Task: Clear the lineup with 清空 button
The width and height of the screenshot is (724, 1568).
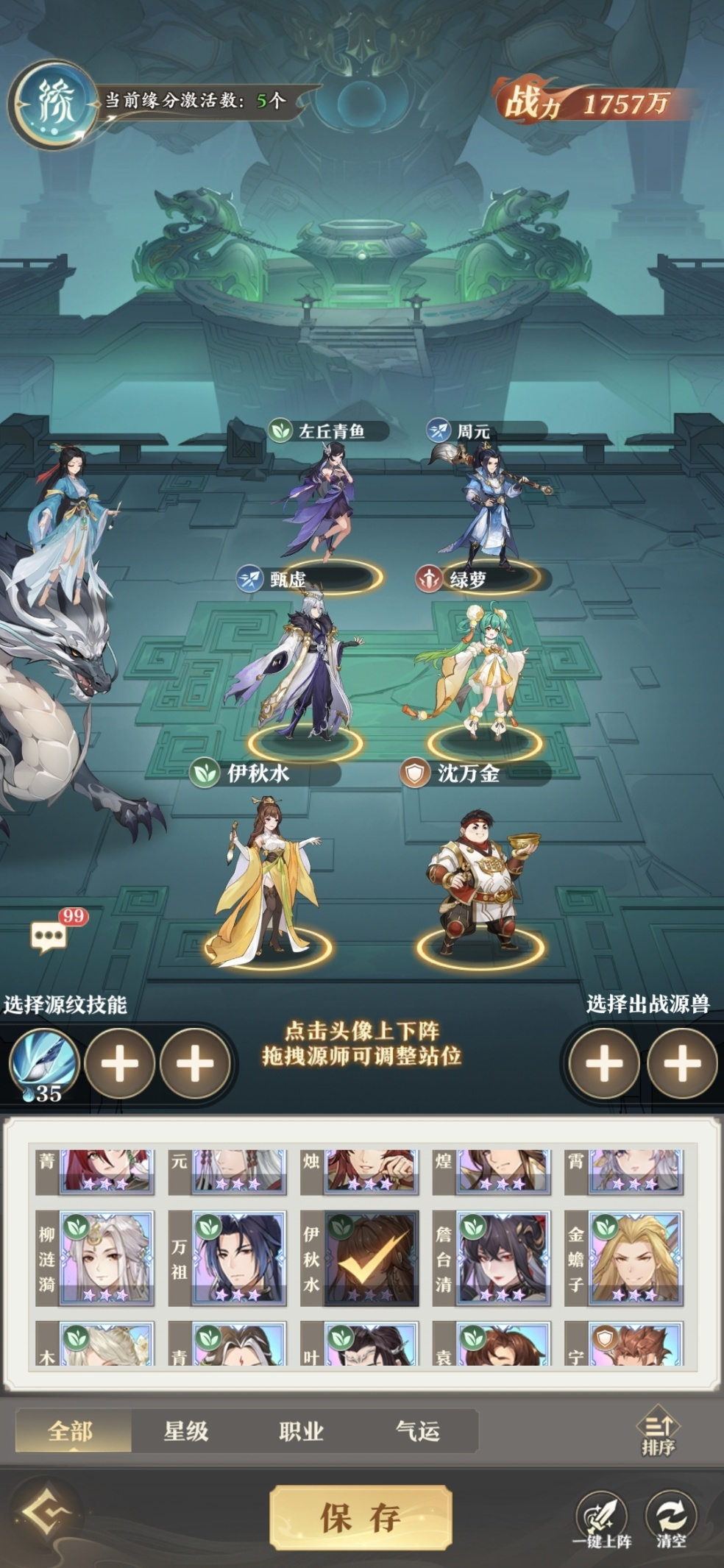Action: click(x=671, y=1519)
